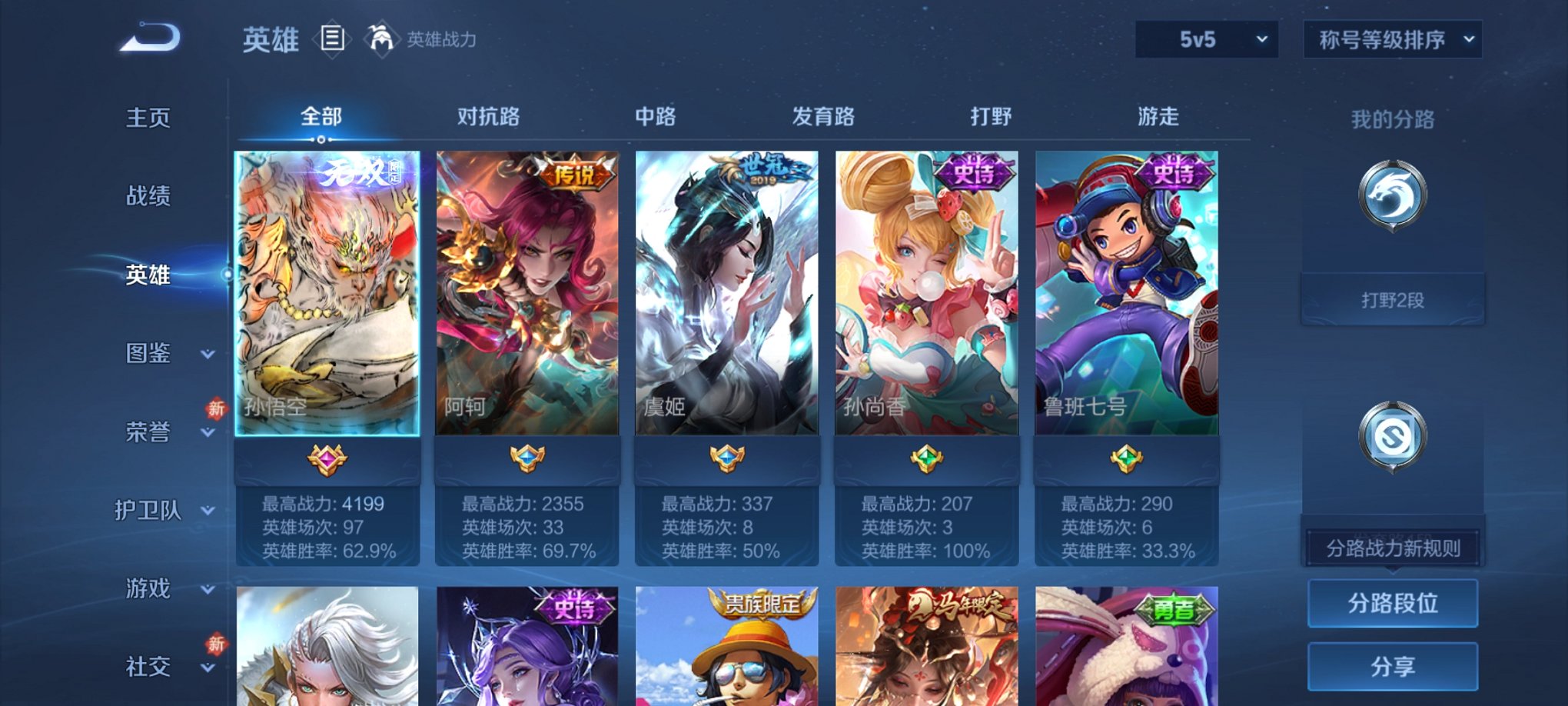This screenshot has height=706, width=1568.
Task: Click the tab indicator dot under 全部
Action: click(x=320, y=140)
